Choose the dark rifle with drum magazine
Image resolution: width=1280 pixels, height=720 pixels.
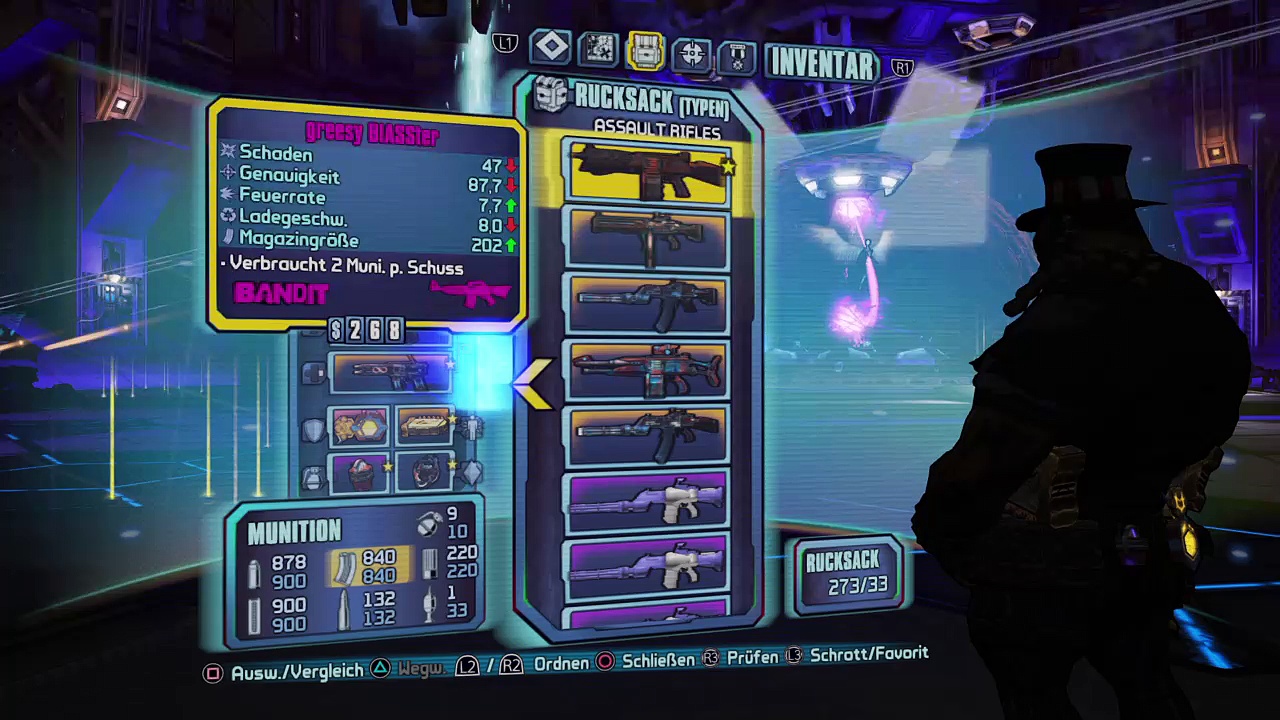(x=648, y=237)
